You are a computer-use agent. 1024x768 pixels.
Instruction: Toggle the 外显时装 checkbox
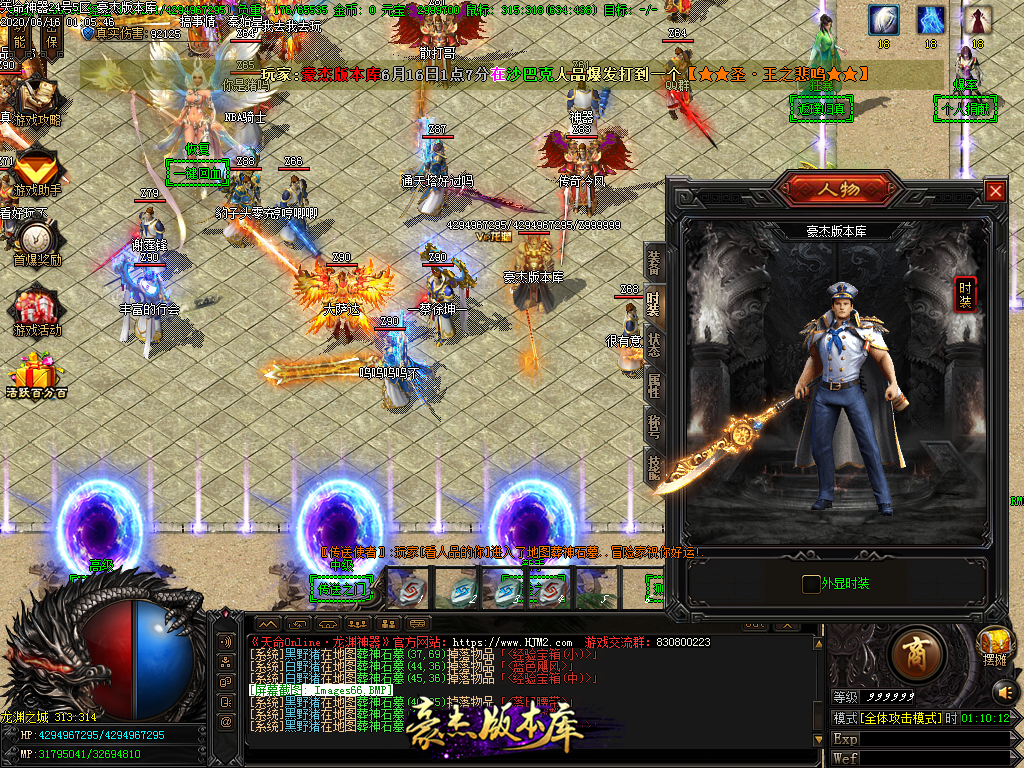coord(811,584)
